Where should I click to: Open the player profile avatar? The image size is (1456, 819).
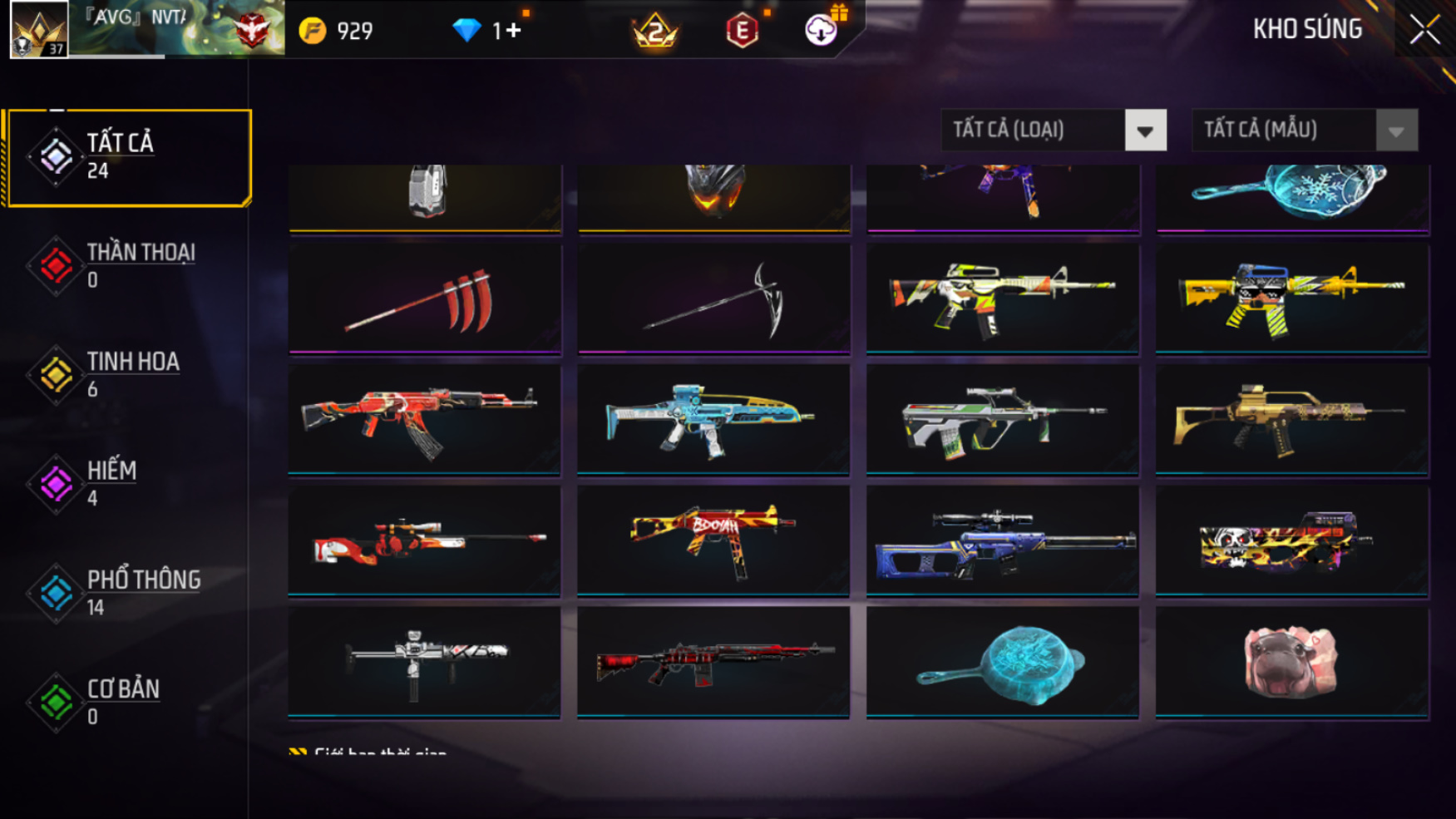pyautogui.click(x=38, y=30)
